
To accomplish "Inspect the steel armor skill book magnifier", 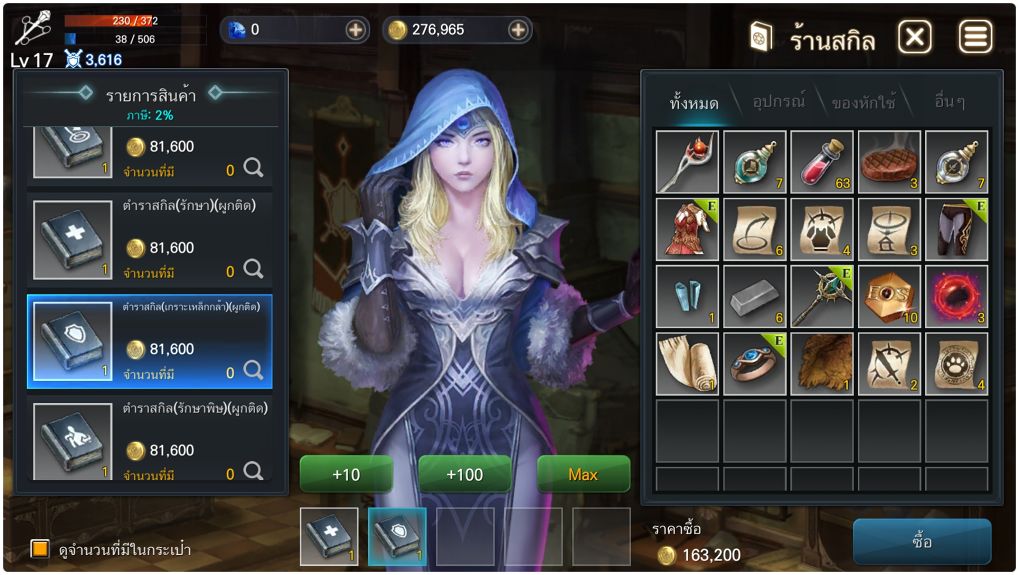I will tap(253, 372).
